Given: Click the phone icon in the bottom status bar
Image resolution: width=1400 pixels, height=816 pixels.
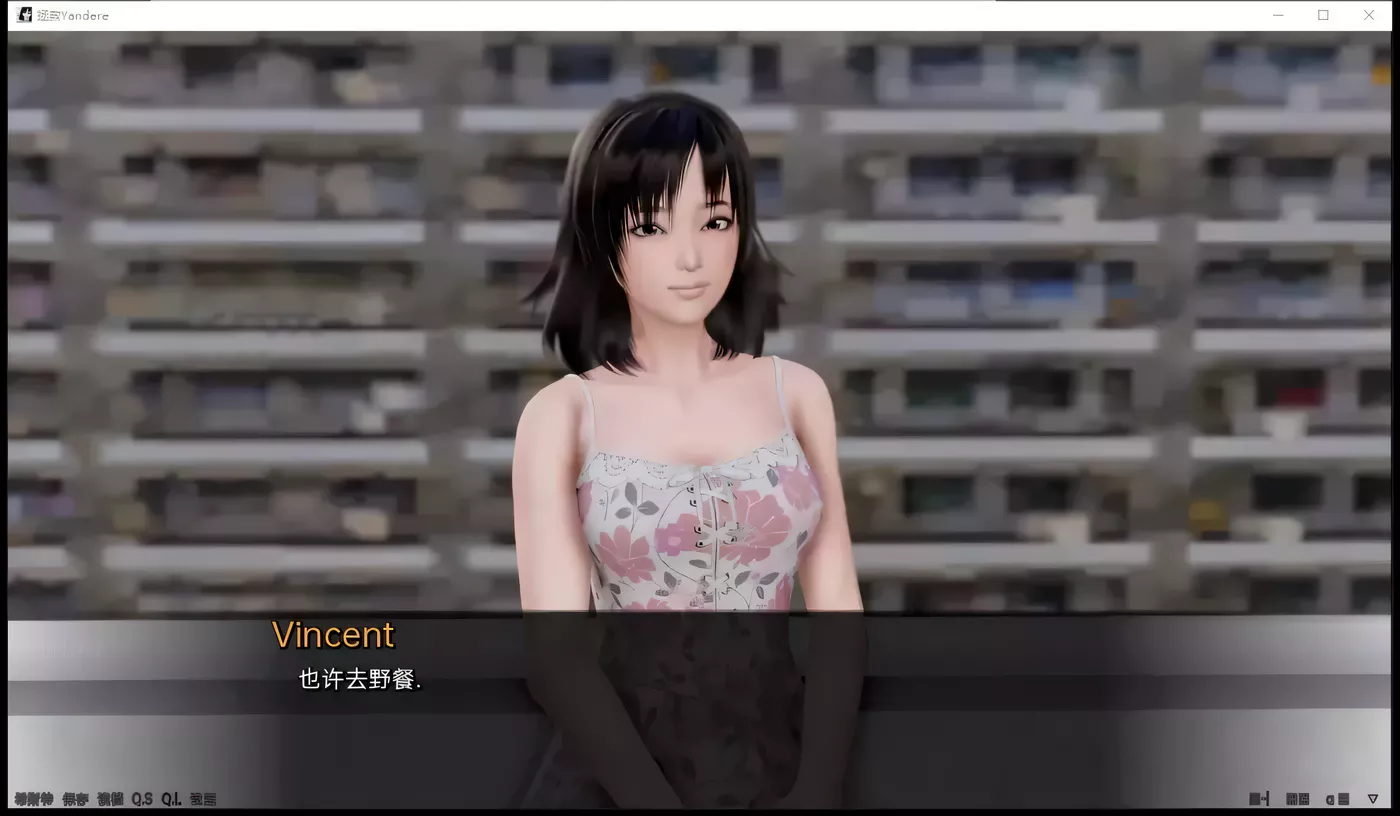Looking at the screenshot, I should click(1257, 798).
